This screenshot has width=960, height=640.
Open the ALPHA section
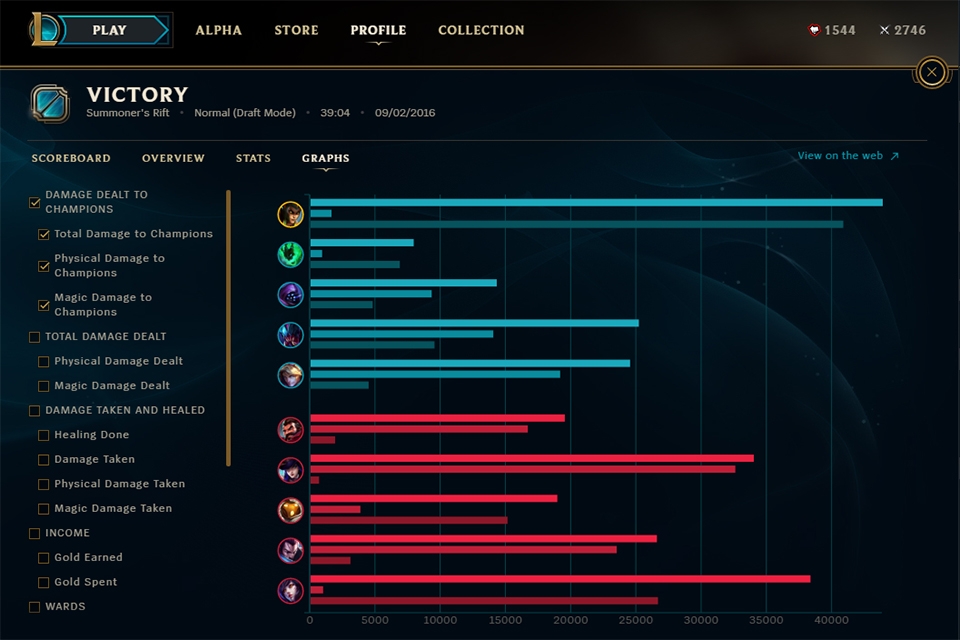coord(218,30)
